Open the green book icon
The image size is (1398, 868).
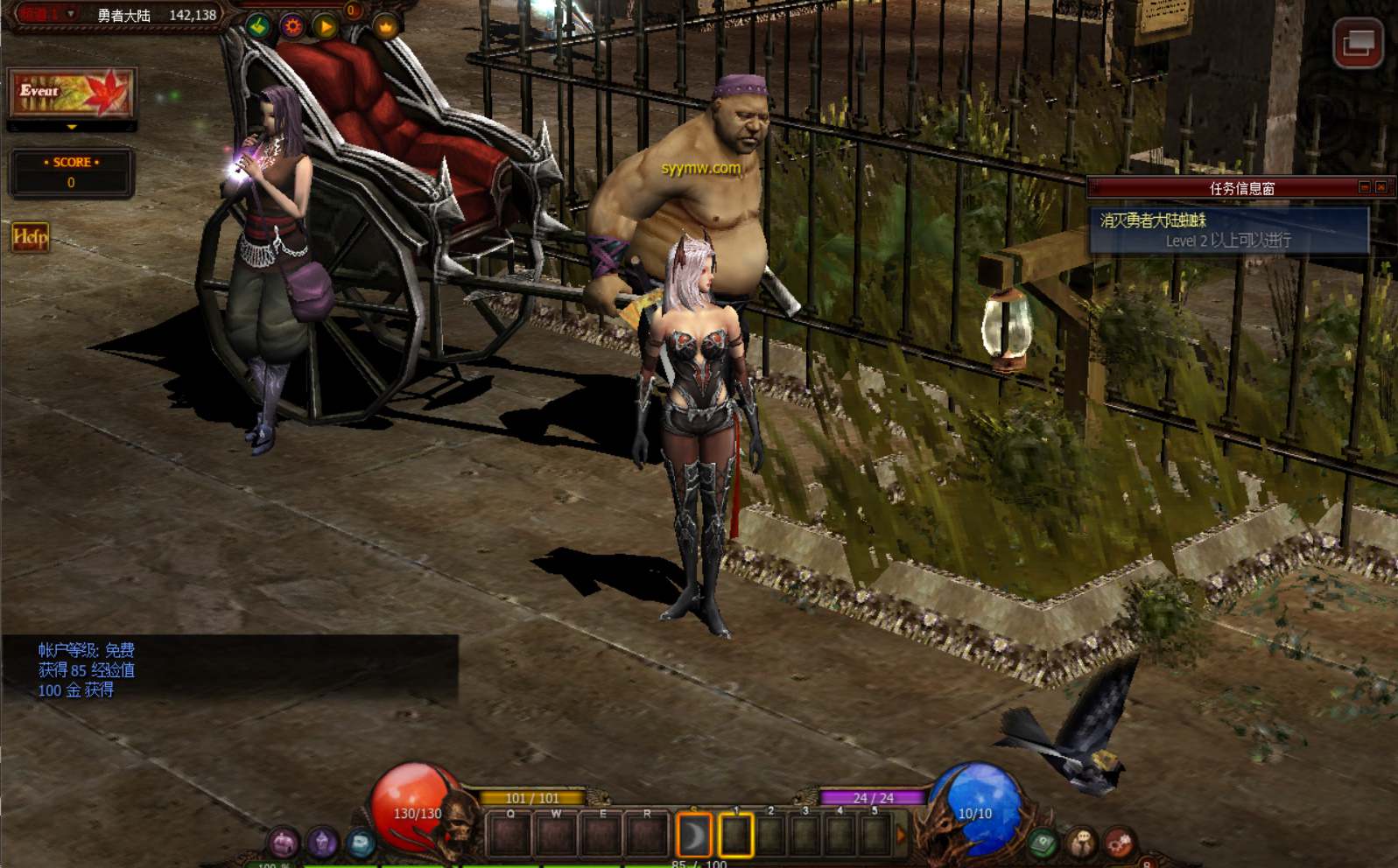point(1043,843)
